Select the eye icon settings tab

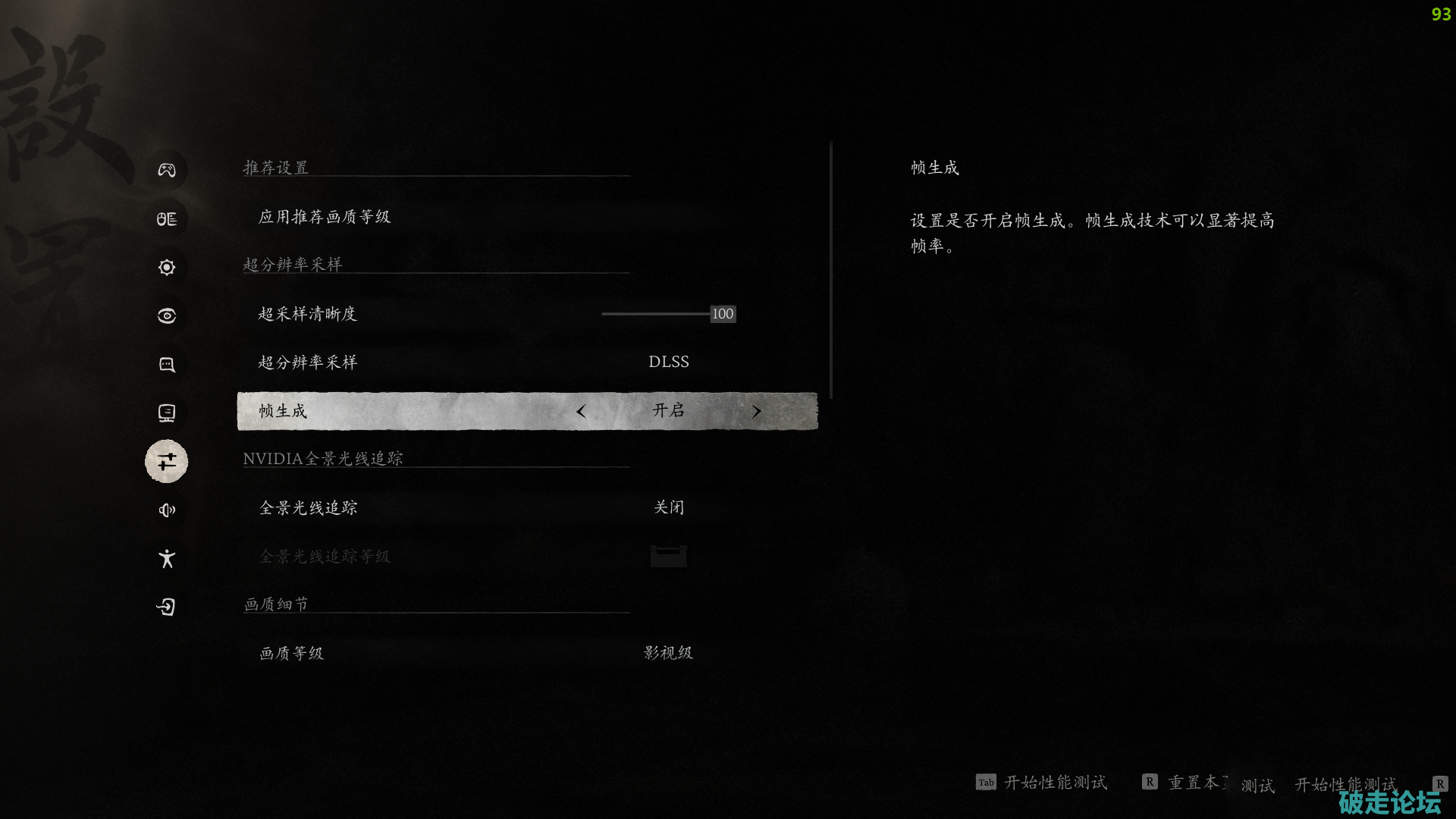pos(167,315)
